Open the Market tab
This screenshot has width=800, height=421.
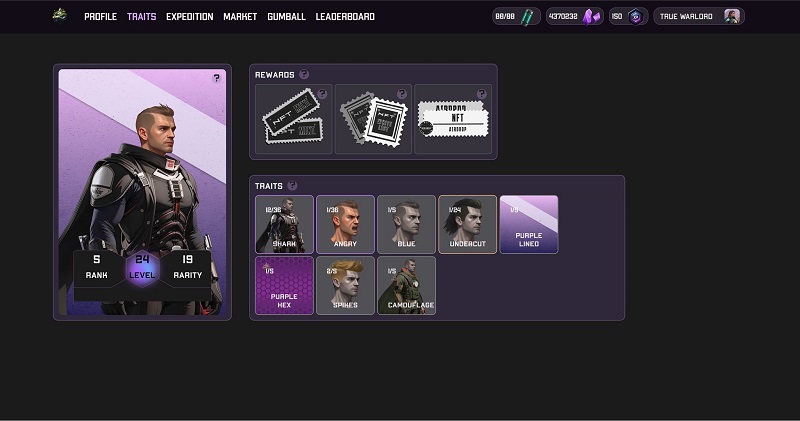pos(240,17)
